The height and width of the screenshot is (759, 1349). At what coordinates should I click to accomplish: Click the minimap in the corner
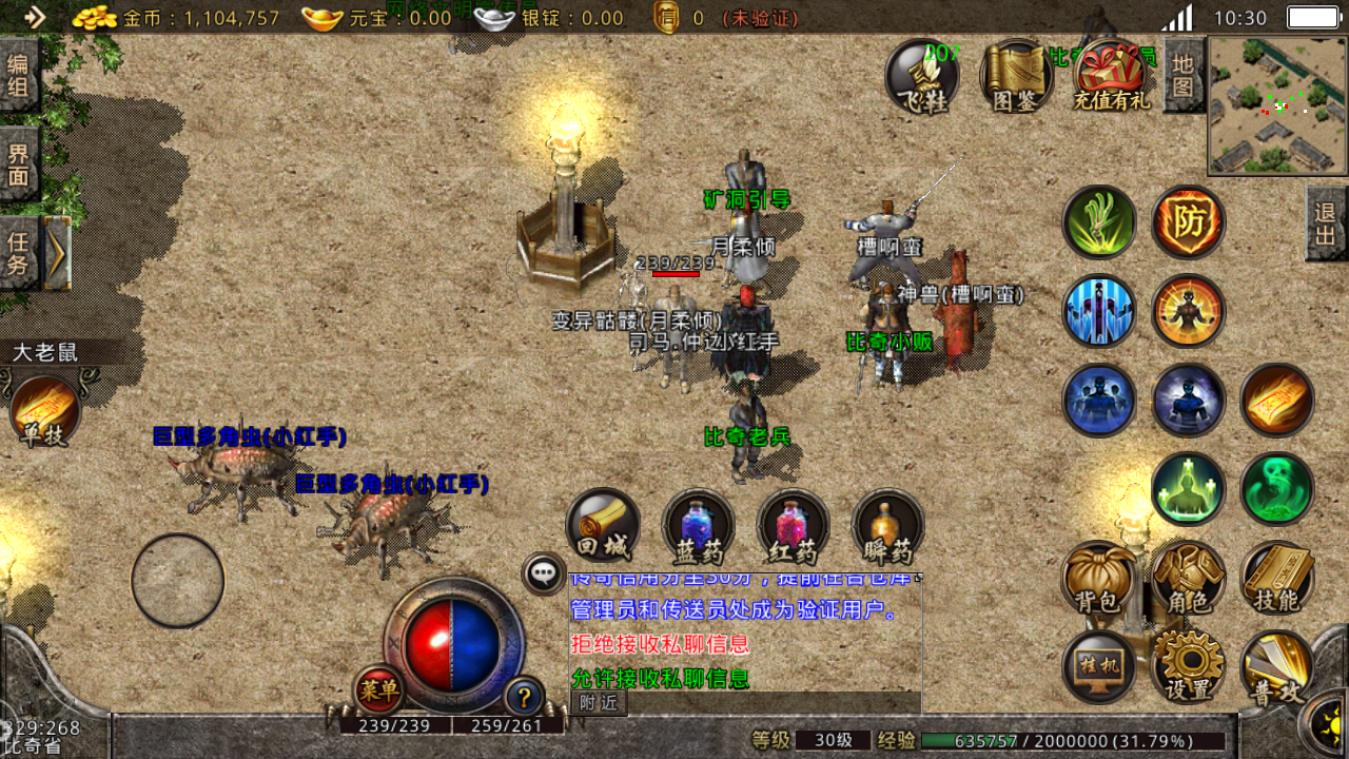click(1277, 105)
